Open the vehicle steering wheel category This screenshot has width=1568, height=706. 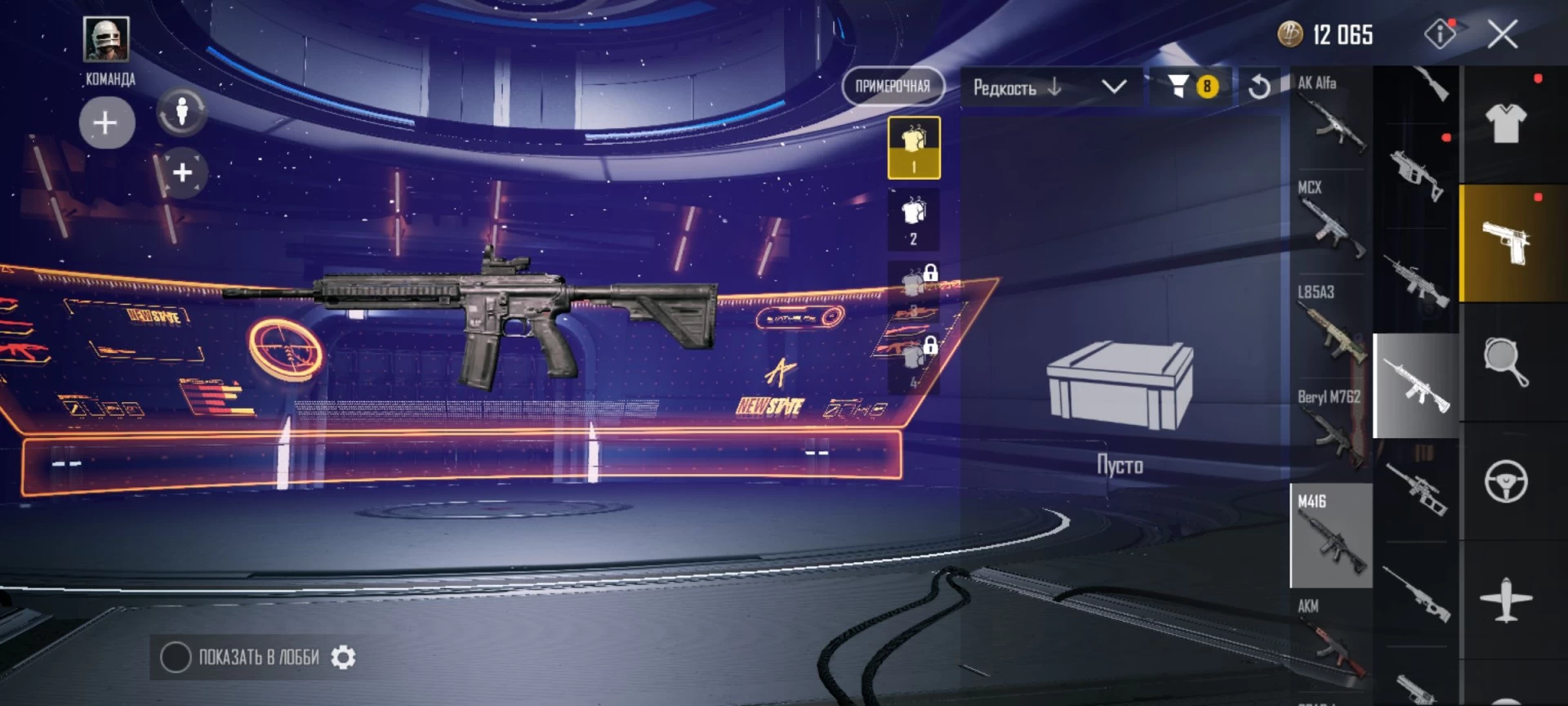tap(1506, 481)
